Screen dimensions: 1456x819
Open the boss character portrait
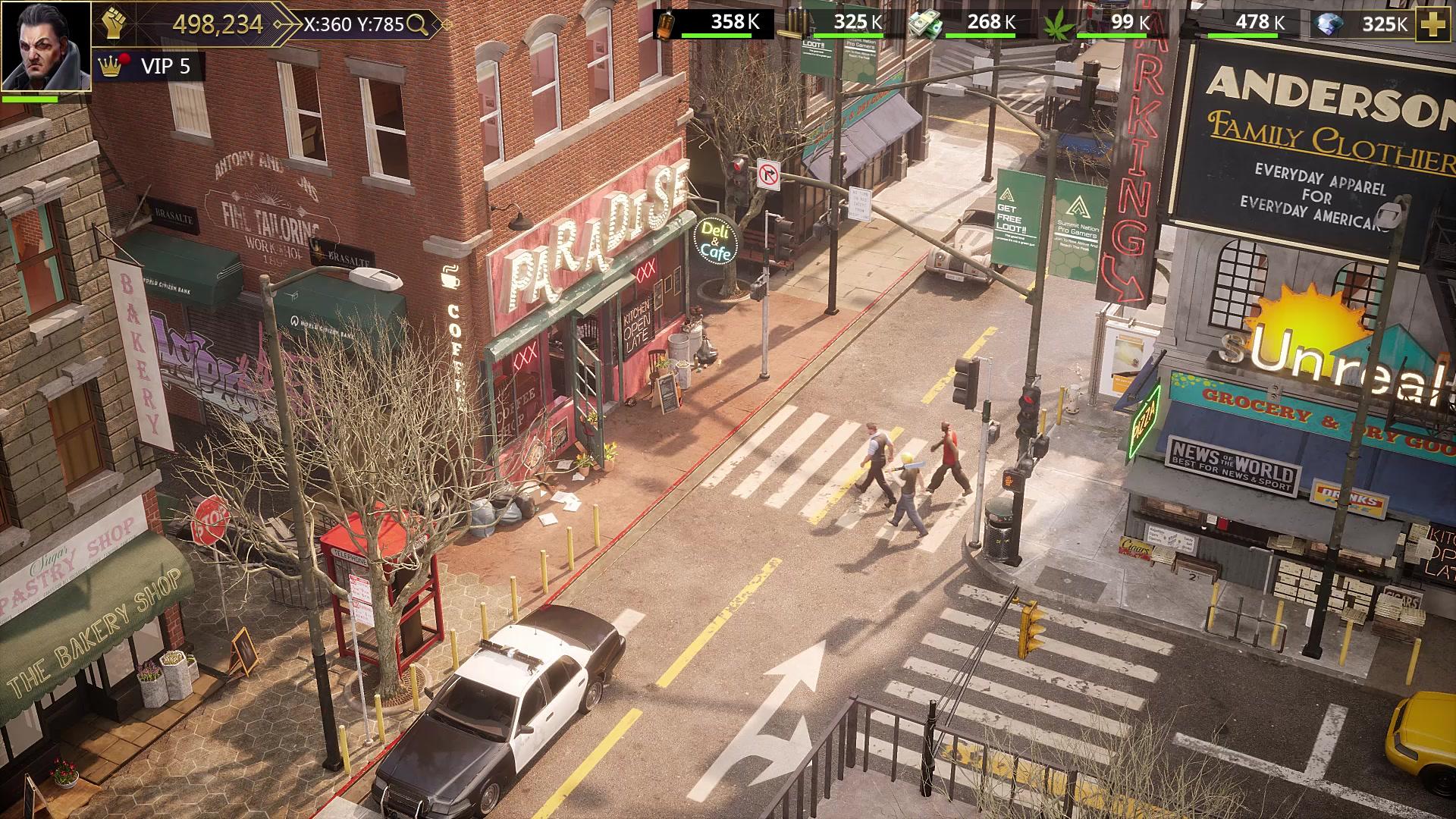45,45
